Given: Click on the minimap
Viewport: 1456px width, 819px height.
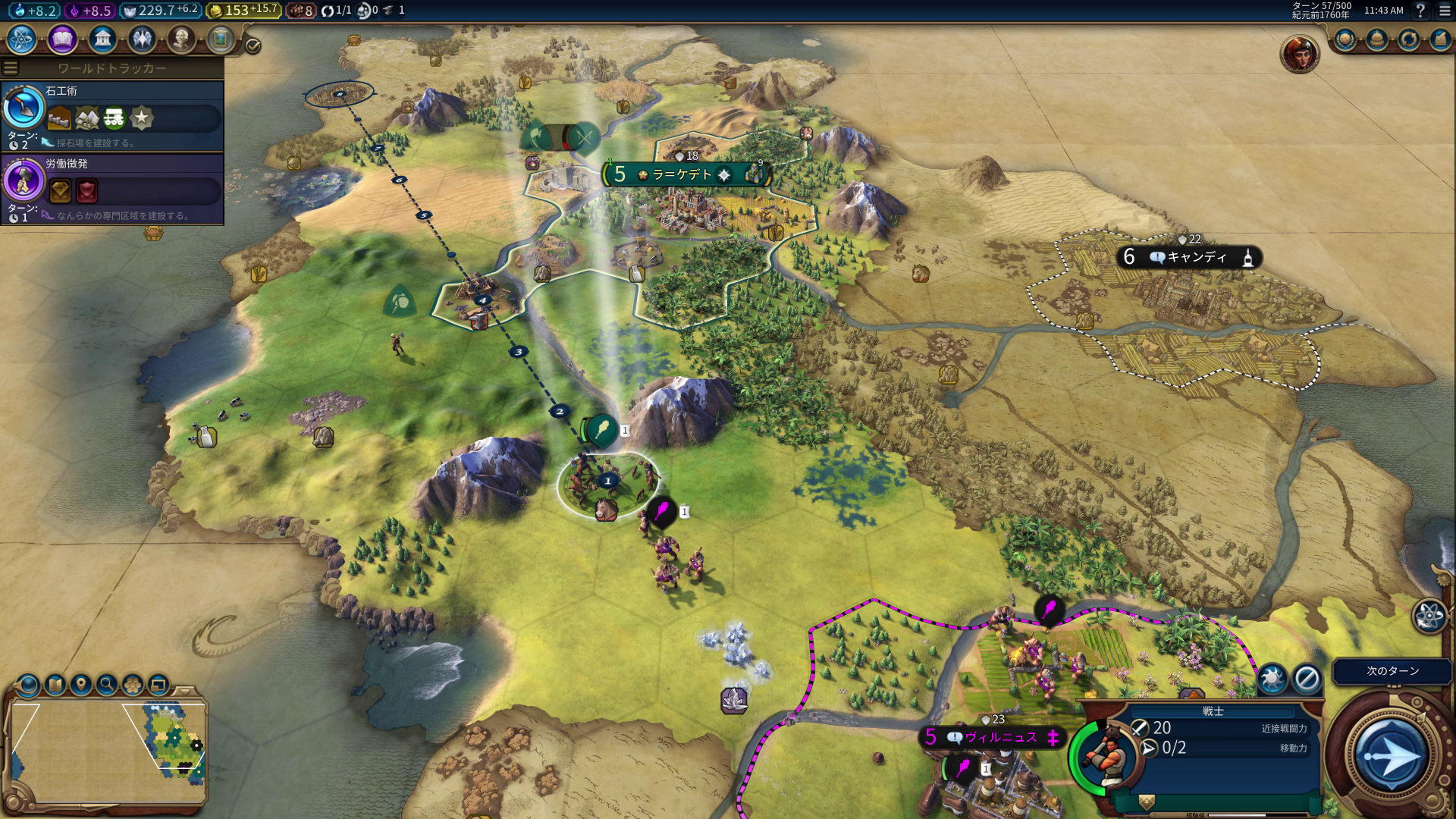Looking at the screenshot, I should [x=106, y=751].
